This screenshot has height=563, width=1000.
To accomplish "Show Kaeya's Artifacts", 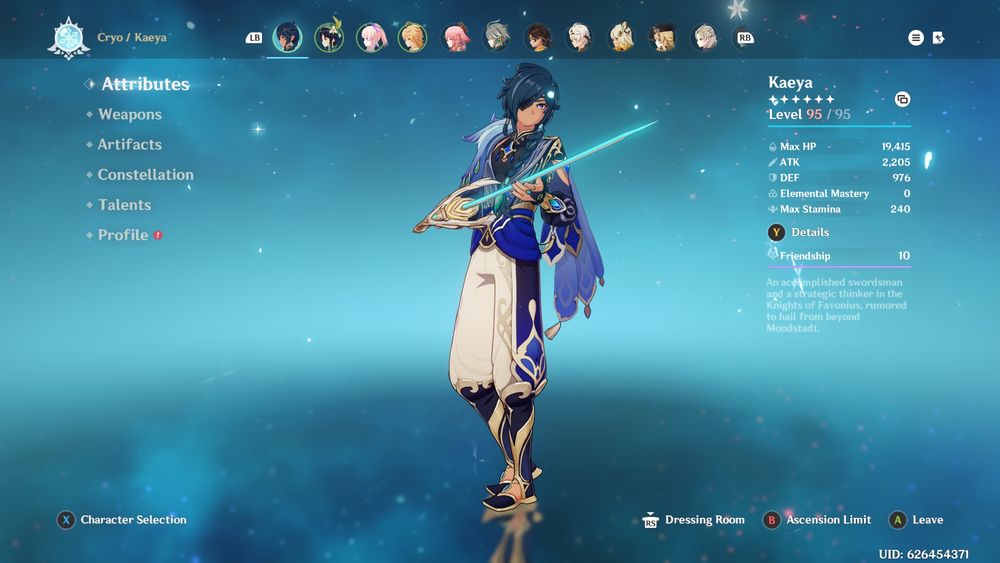I will (x=129, y=145).
